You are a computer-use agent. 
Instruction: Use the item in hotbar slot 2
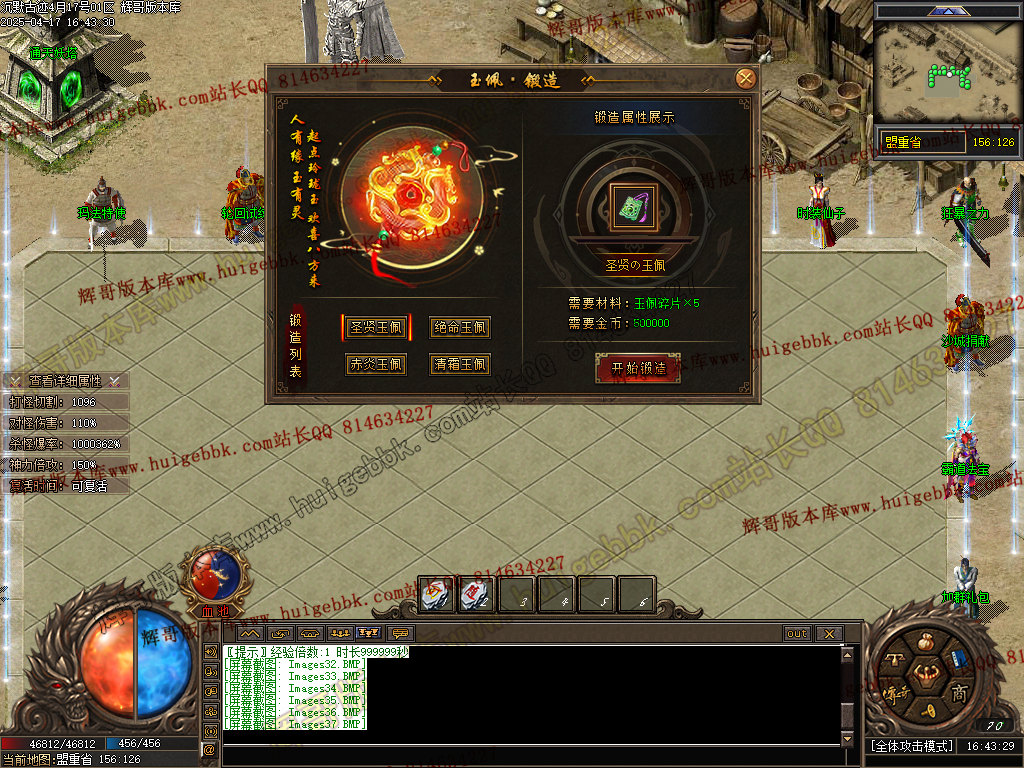[476, 594]
